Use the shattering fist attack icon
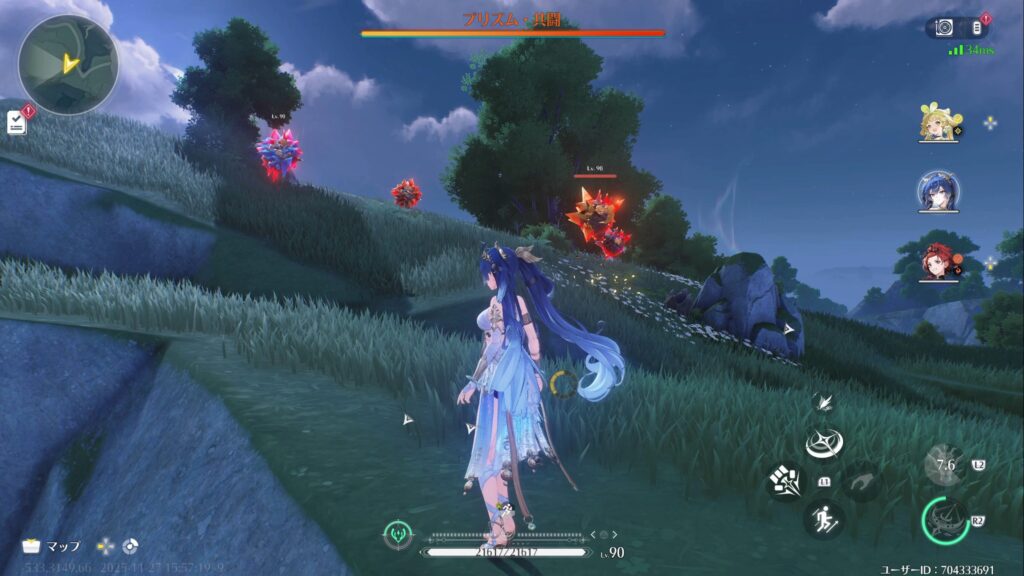Image resolution: width=1024 pixels, height=576 pixels. coord(785,482)
